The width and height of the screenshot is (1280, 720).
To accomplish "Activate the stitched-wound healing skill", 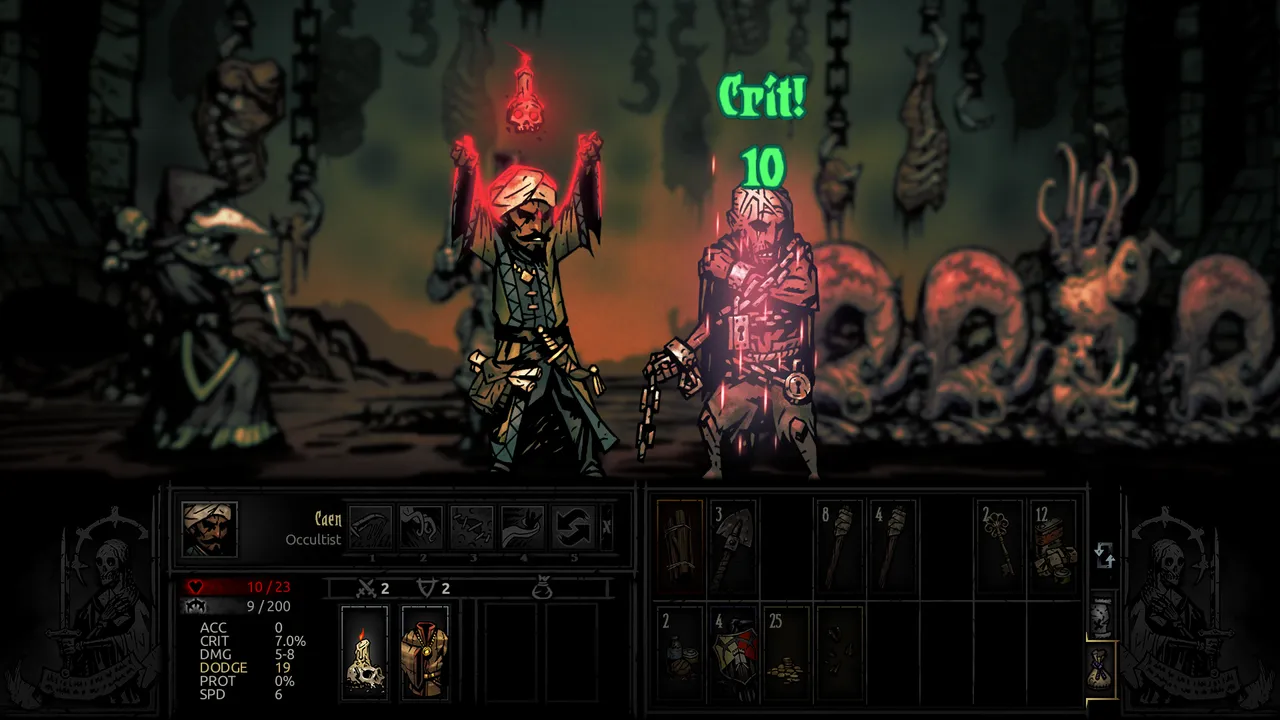I will coord(471,527).
